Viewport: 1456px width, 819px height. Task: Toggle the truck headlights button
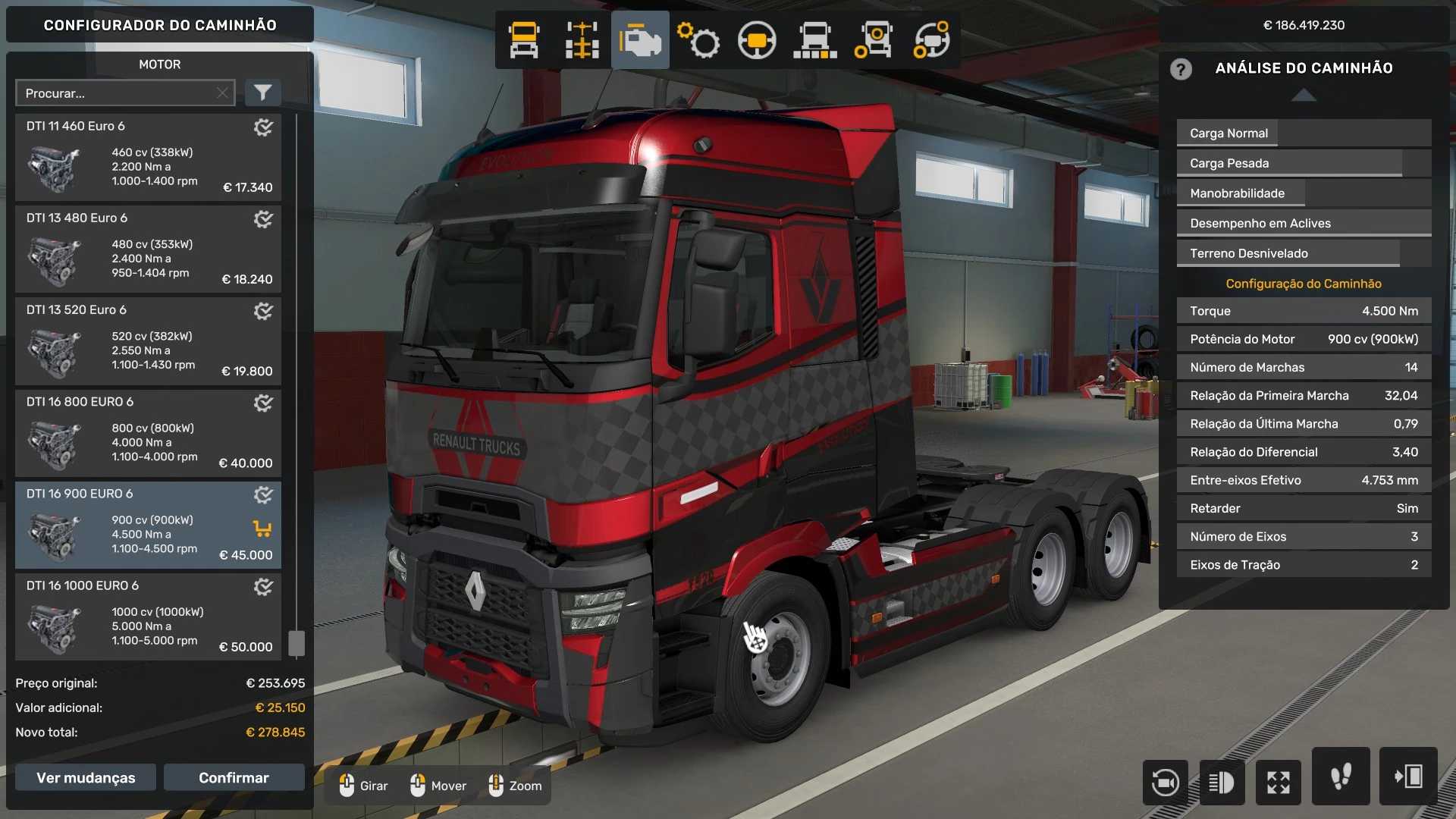pos(1221,782)
